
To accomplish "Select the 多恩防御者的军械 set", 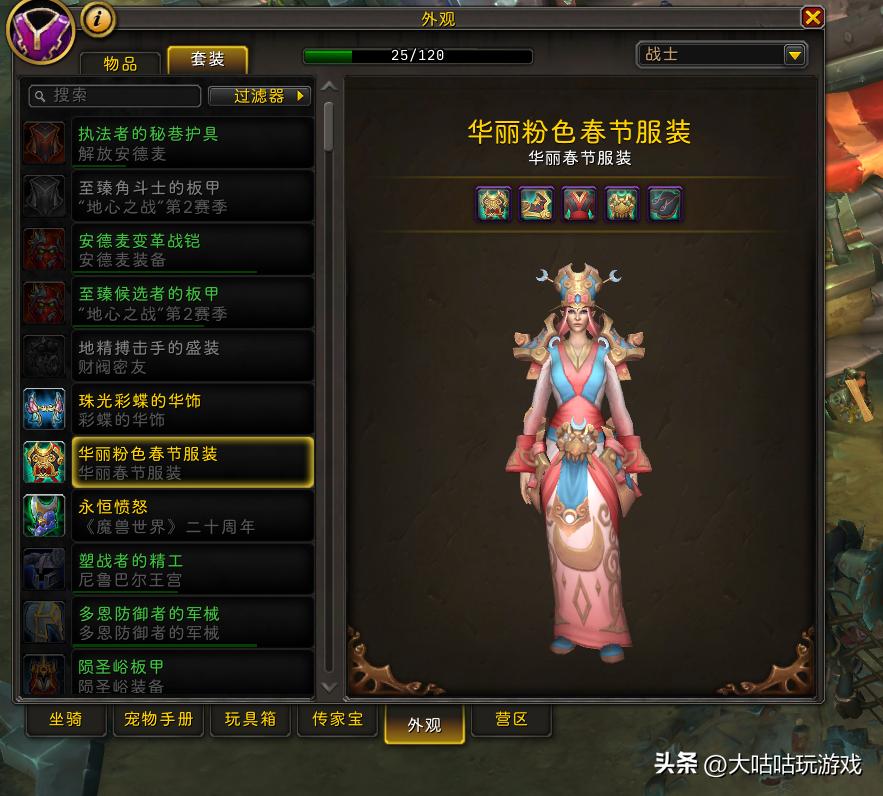I will (x=168, y=622).
